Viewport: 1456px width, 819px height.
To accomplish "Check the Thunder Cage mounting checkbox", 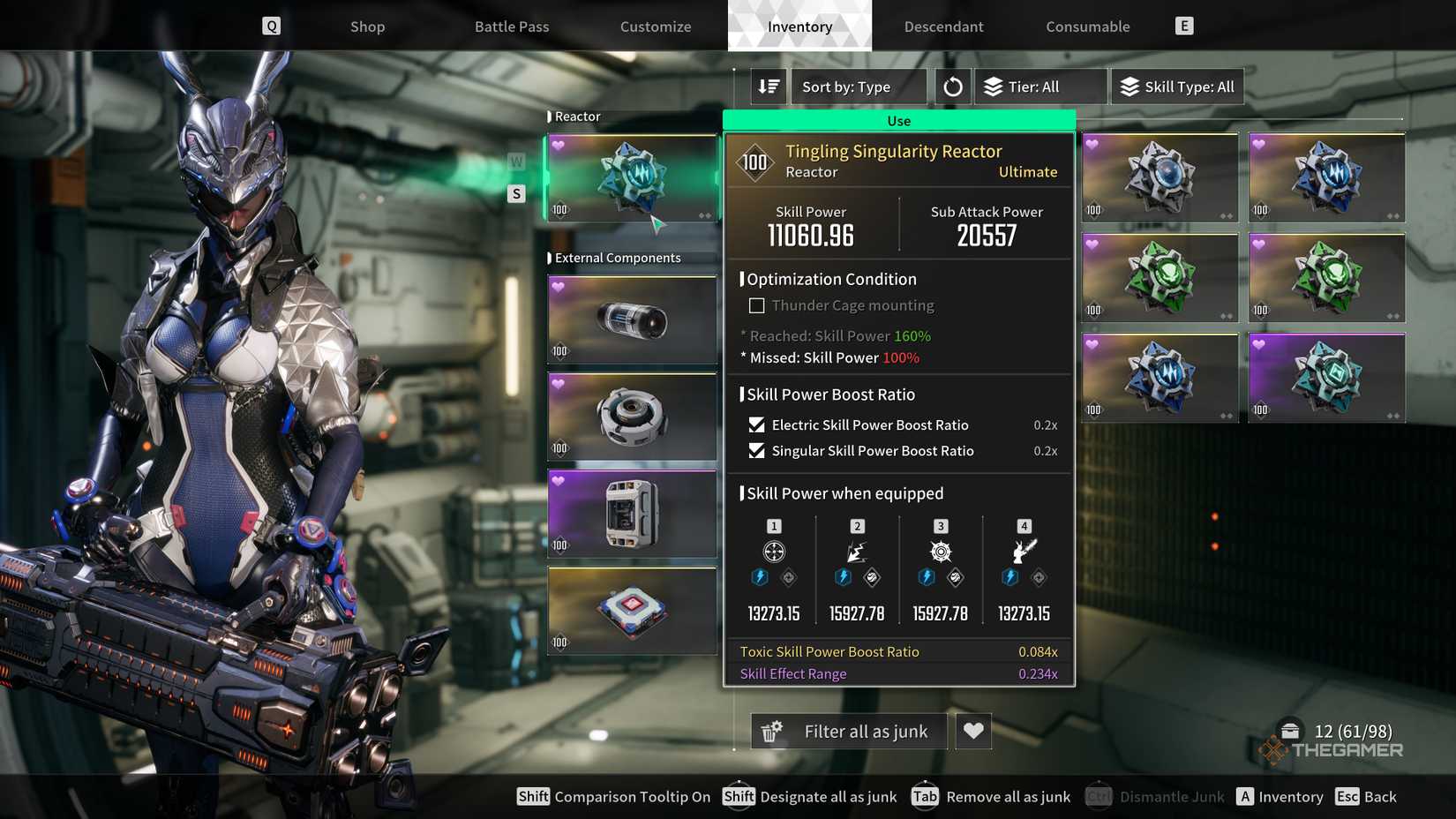I will [756, 304].
